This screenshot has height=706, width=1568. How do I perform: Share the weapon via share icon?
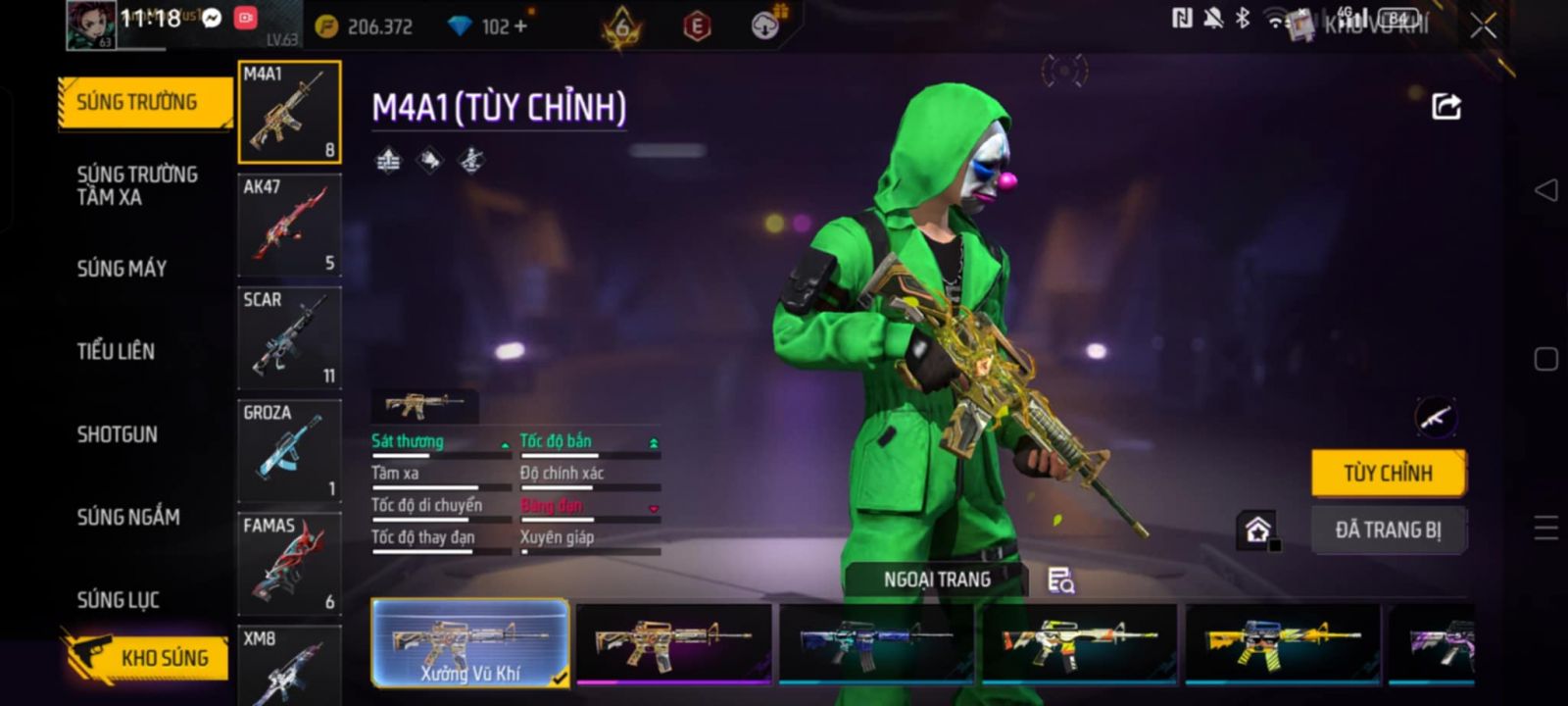(x=1446, y=106)
